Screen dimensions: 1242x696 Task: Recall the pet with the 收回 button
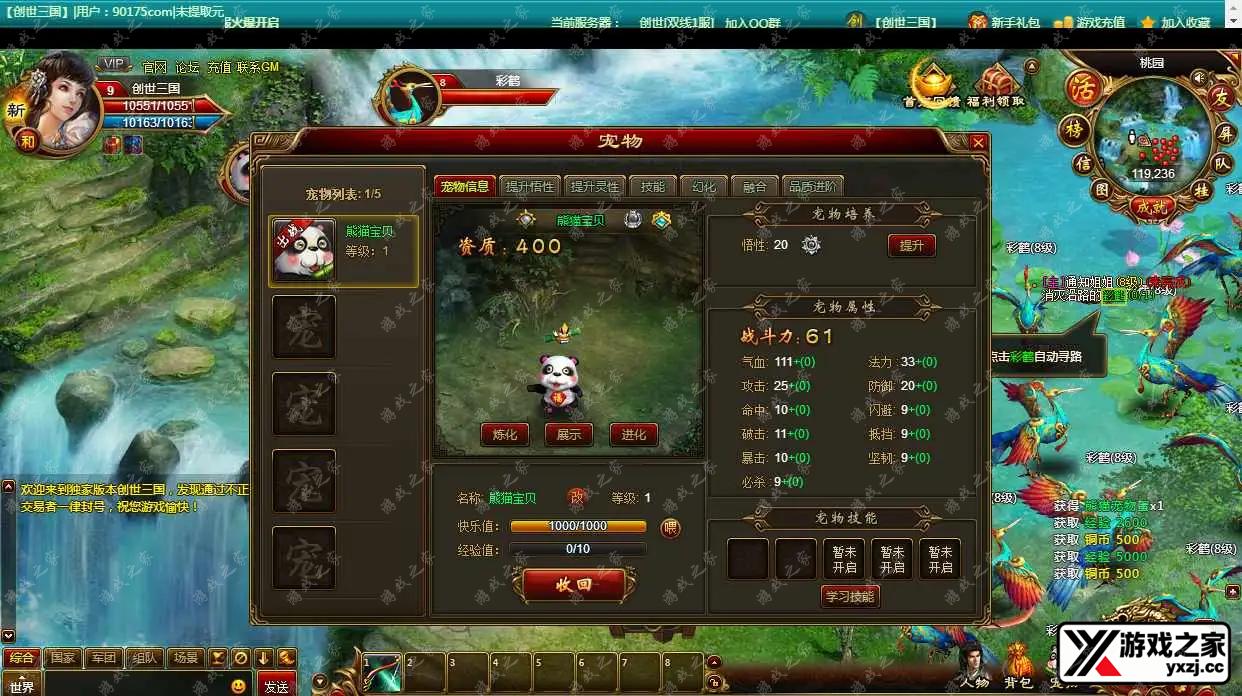pyautogui.click(x=573, y=585)
